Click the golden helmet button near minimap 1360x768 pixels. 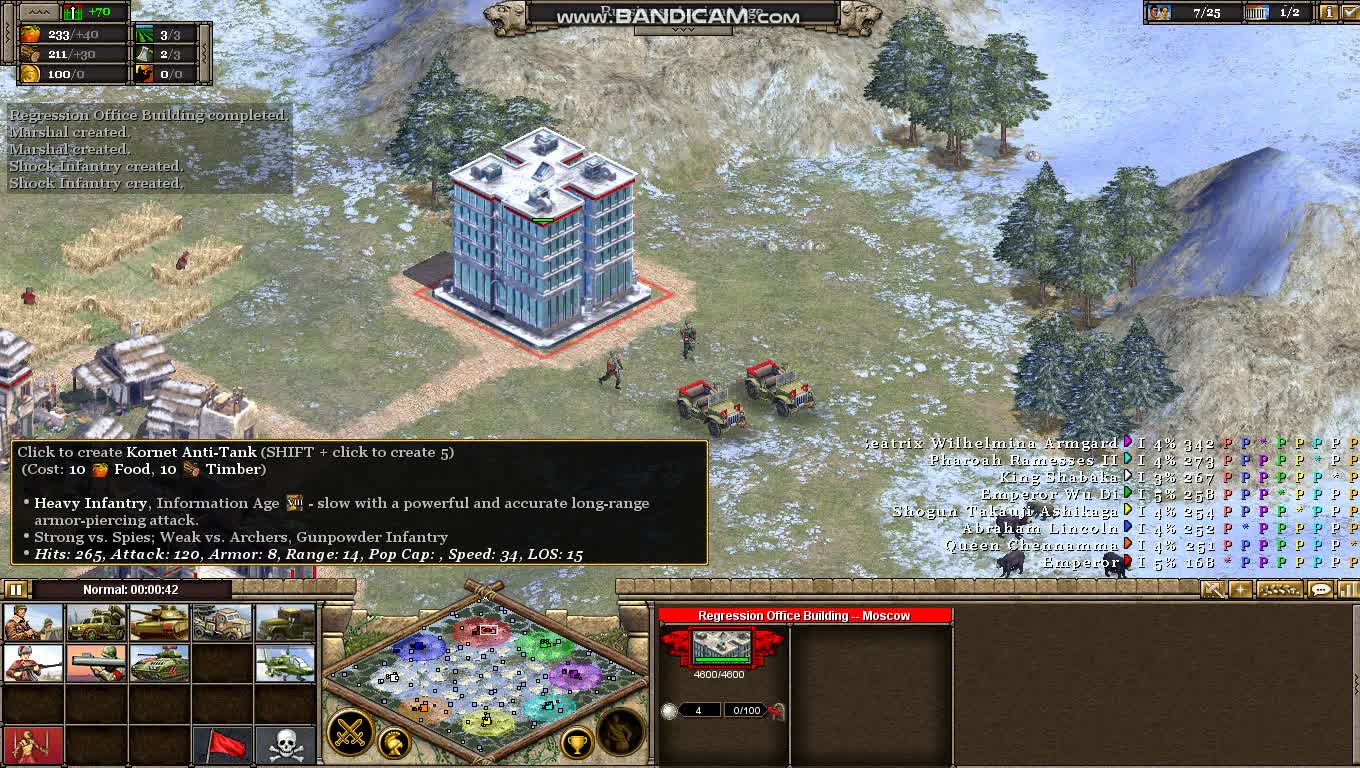[x=395, y=743]
